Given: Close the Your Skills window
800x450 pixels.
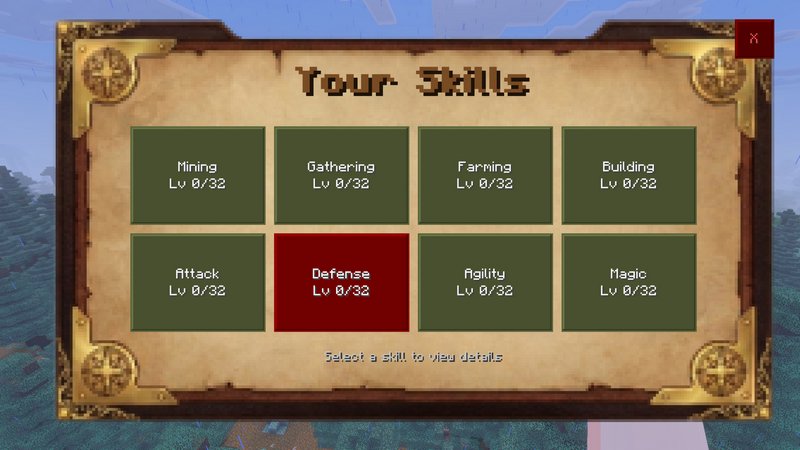Looking at the screenshot, I should (754, 38).
